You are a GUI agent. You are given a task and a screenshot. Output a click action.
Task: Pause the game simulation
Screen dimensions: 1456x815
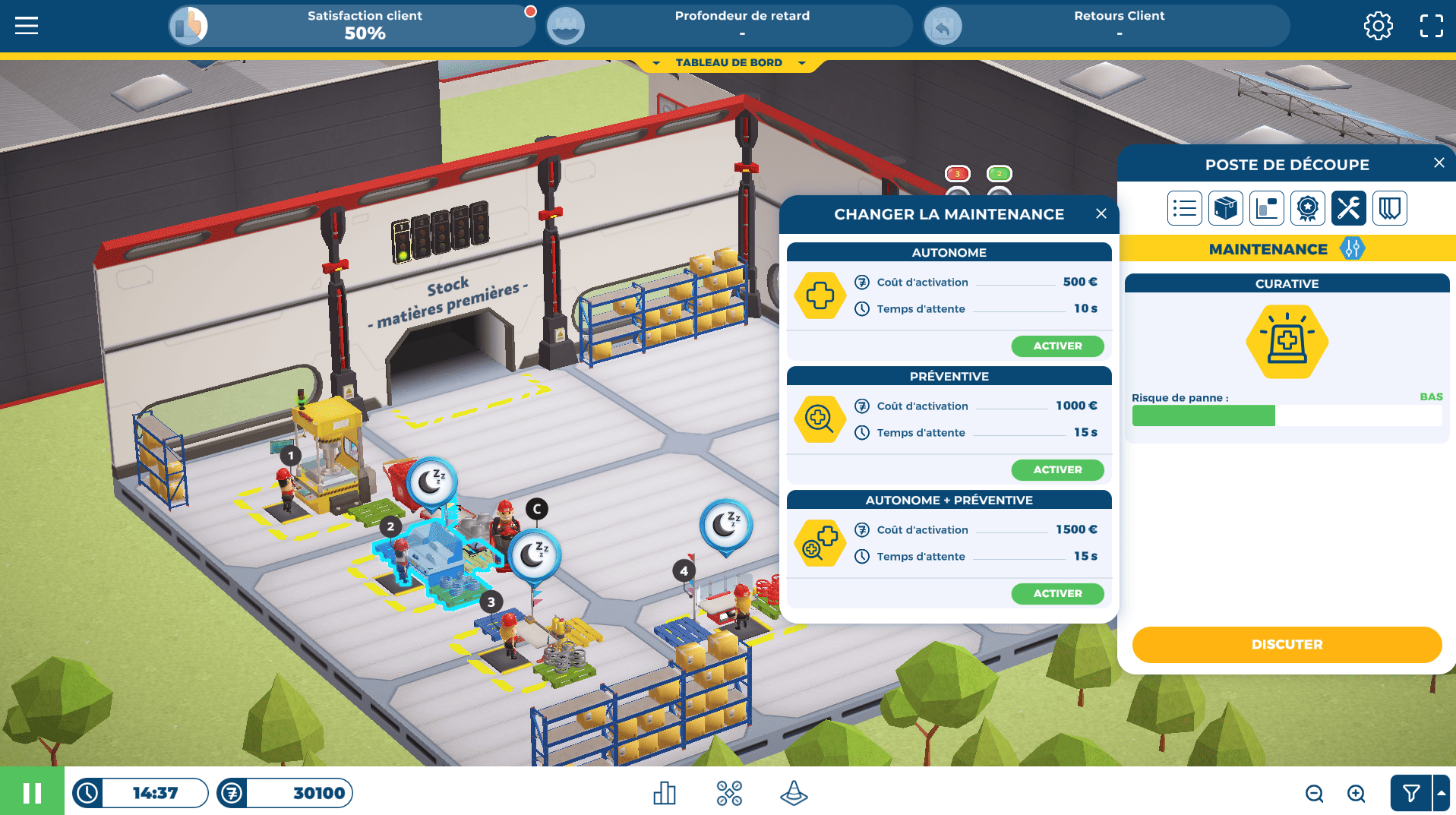click(x=32, y=793)
